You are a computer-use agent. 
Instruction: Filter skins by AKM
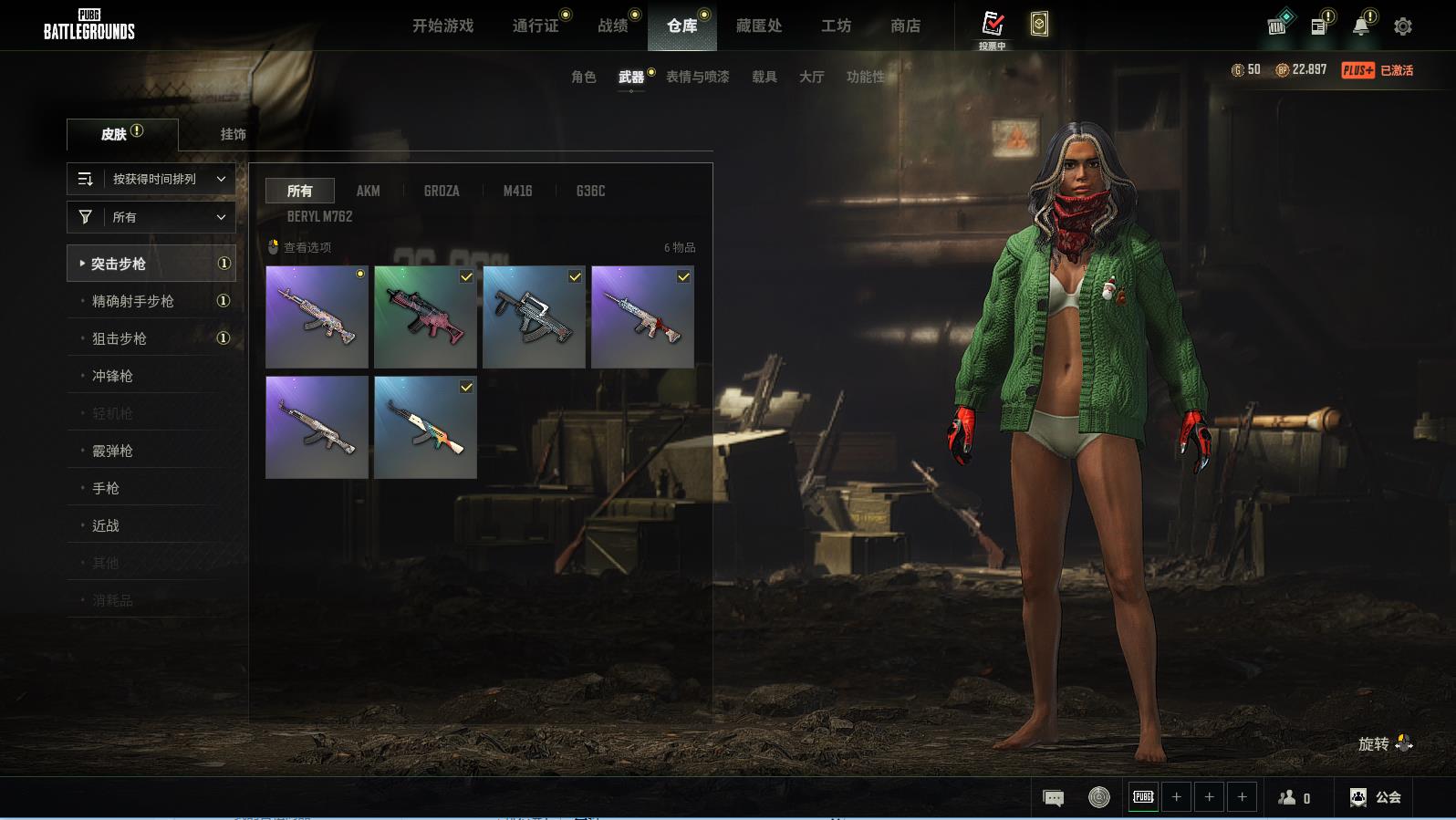point(368,191)
